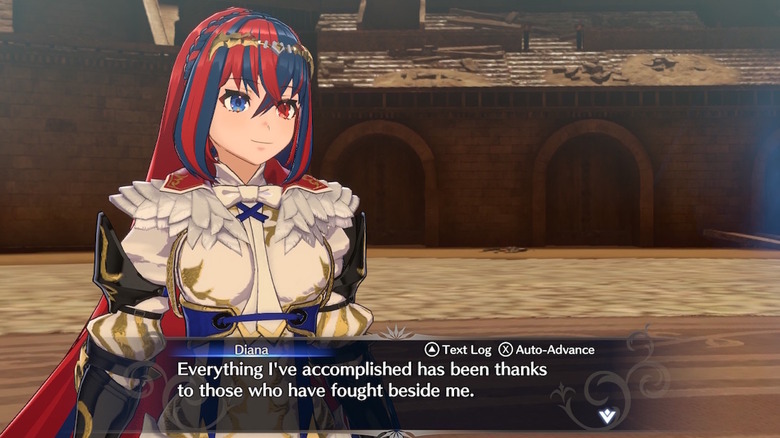780x438 pixels.
Task: Open the Text Log
Action: [x=459, y=350]
